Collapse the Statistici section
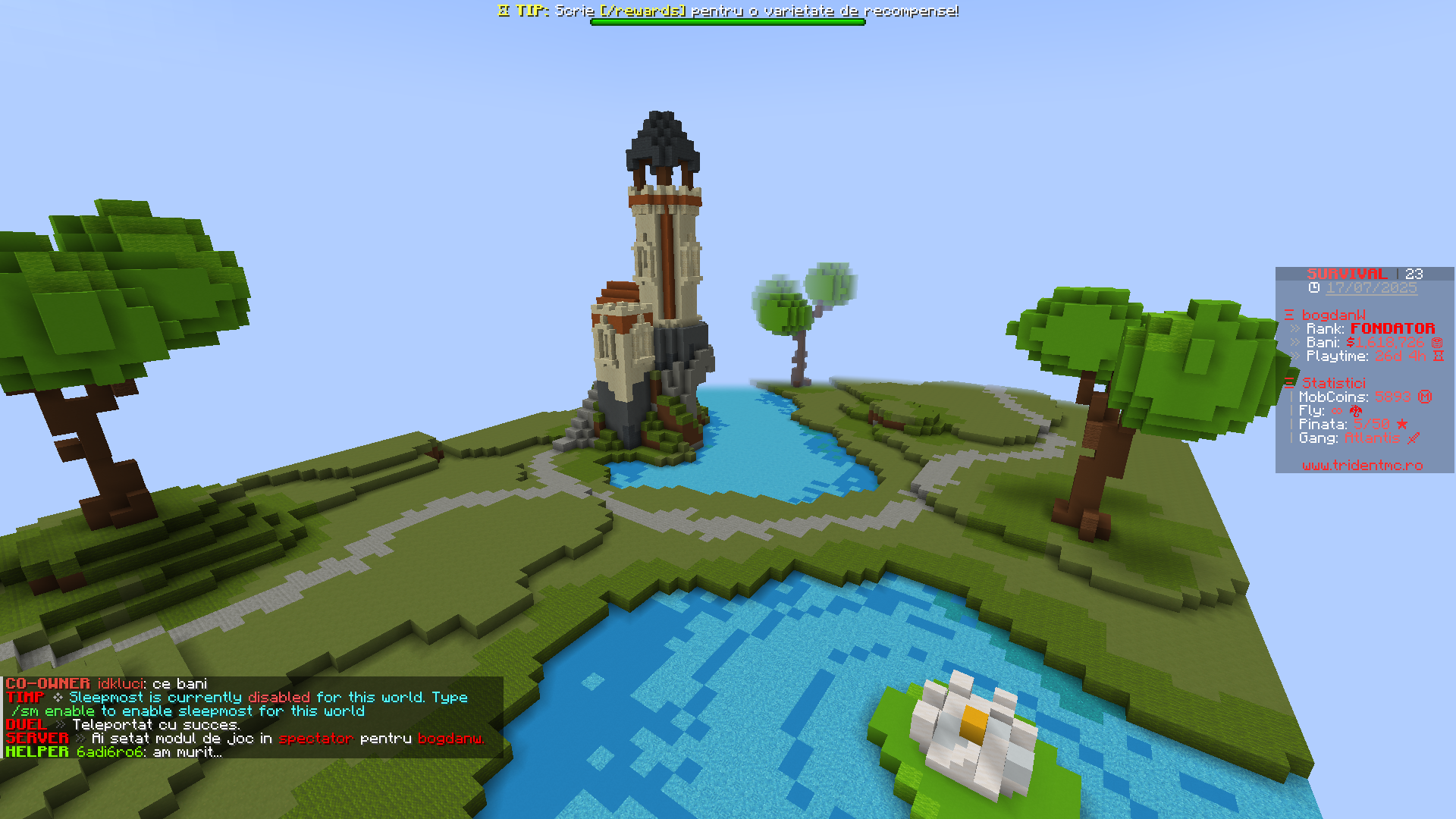This screenshot has height=819, width=1456. (1288, 382)
